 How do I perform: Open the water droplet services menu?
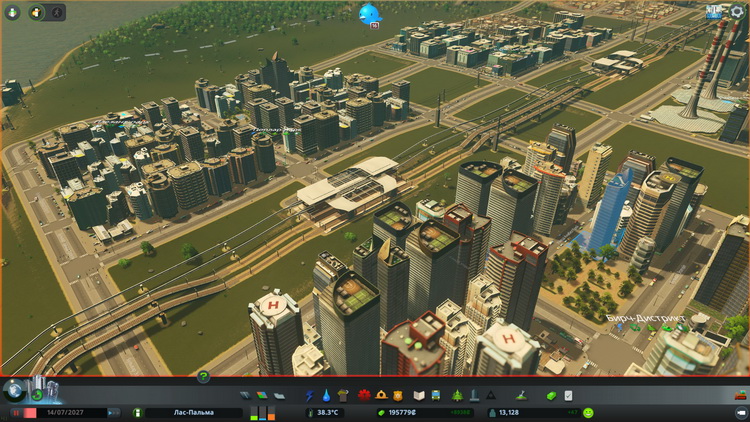pyautogui.click(x=326, y=396)
